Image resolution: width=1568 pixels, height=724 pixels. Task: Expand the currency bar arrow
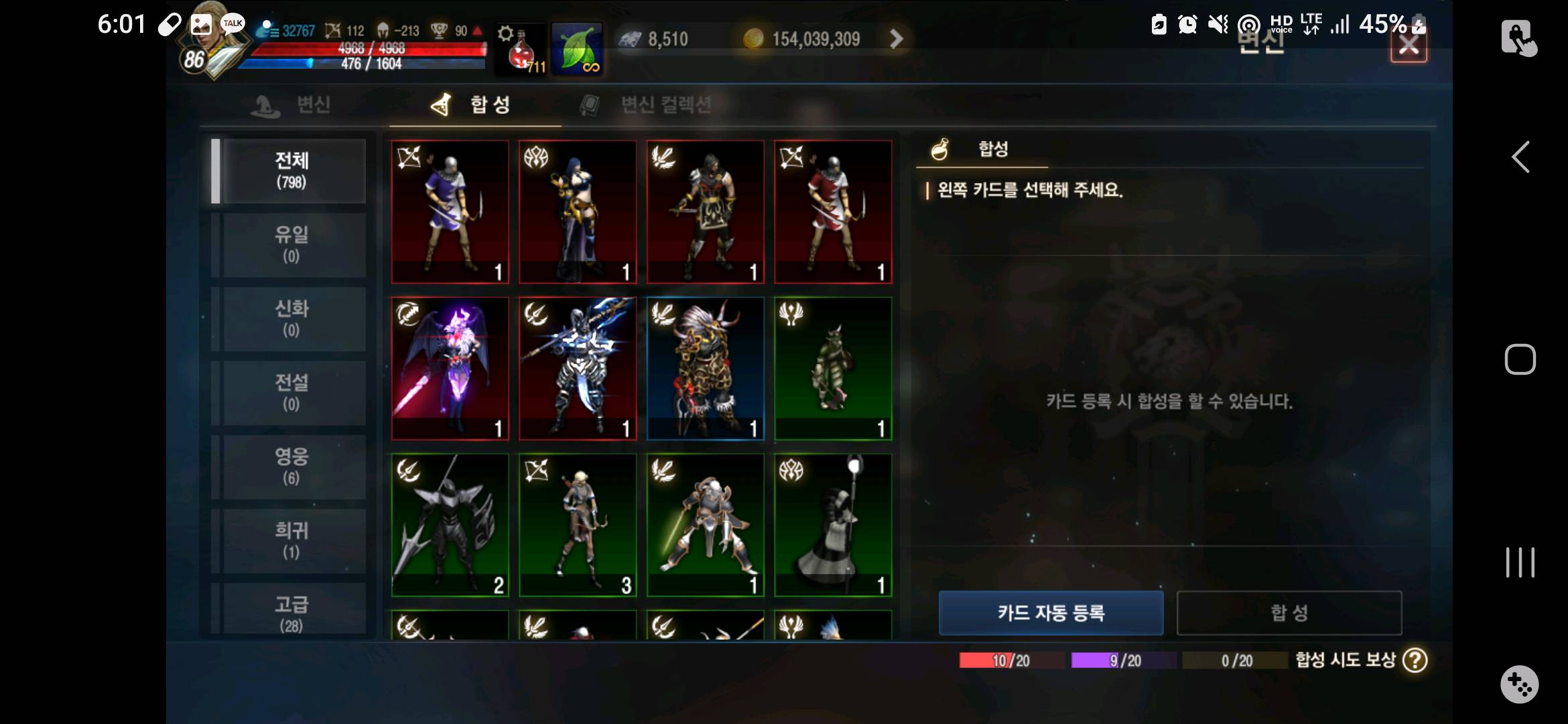tap(896, 39)
